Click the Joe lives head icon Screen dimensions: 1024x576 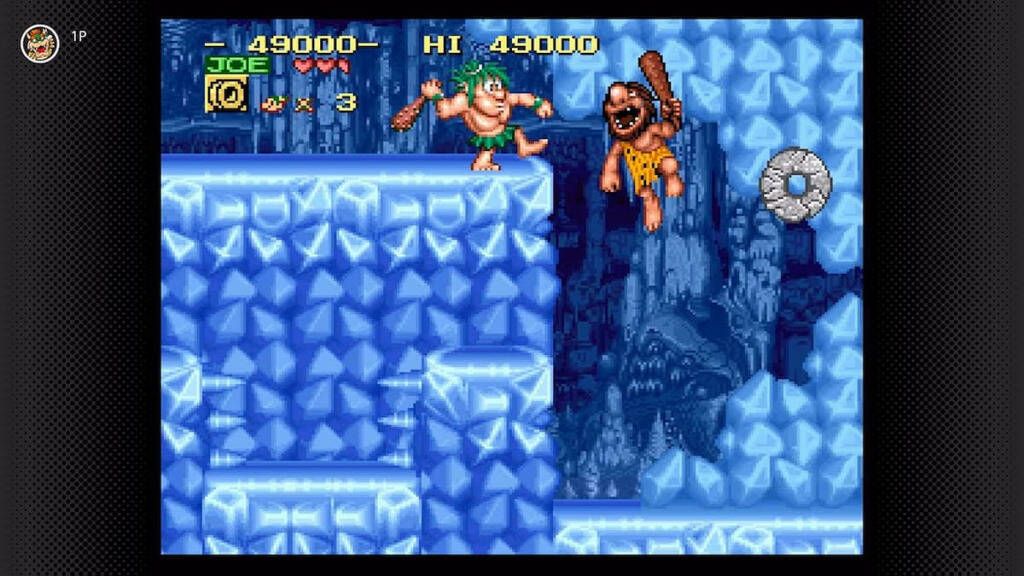[x=273, y=102]
